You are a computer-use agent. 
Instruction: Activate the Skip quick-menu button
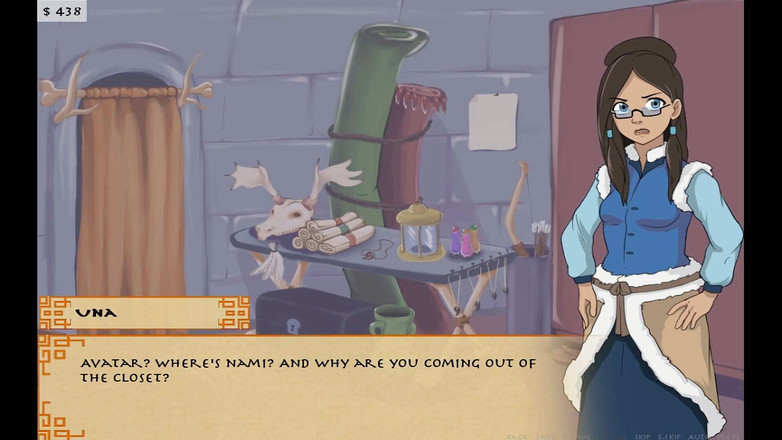(x=641, y=436)
